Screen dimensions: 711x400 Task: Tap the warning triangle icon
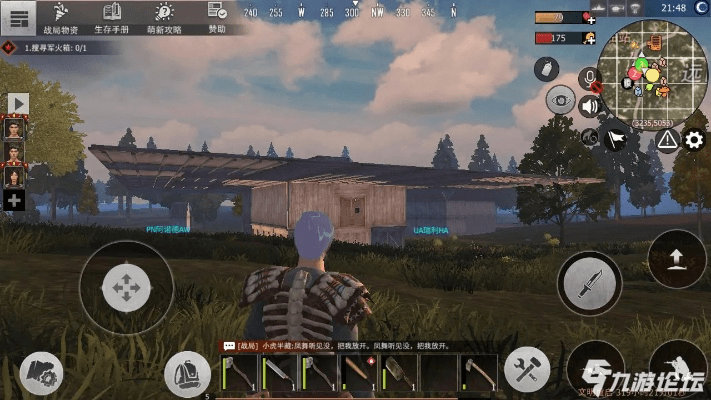667,140
